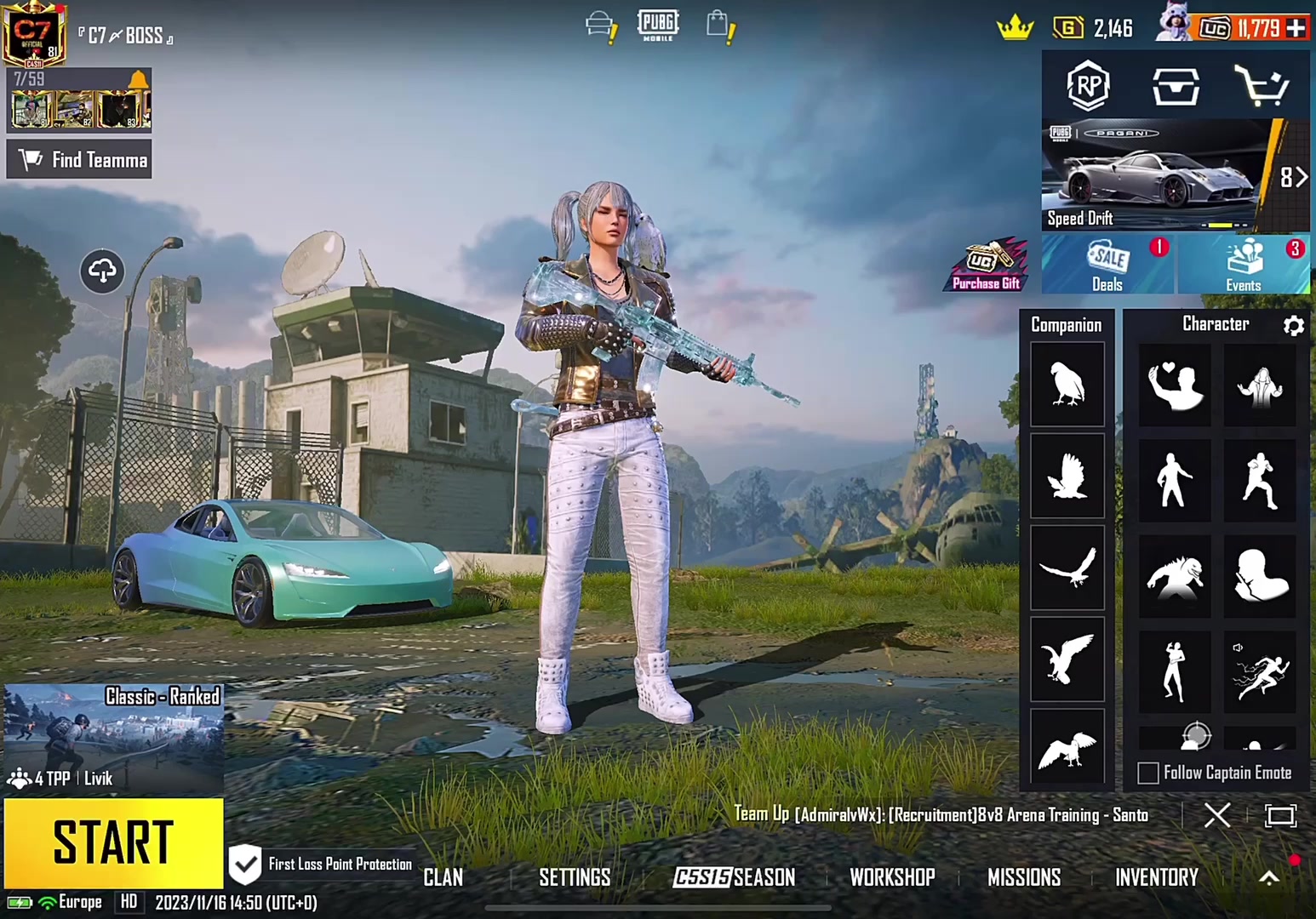Add UC with the plus button
The width and height of the screenshot is (1316, 919).
point(1296,28)
